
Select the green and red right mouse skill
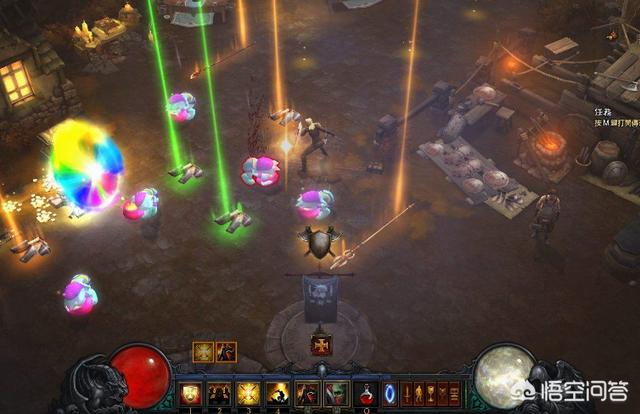click(336, 393)
